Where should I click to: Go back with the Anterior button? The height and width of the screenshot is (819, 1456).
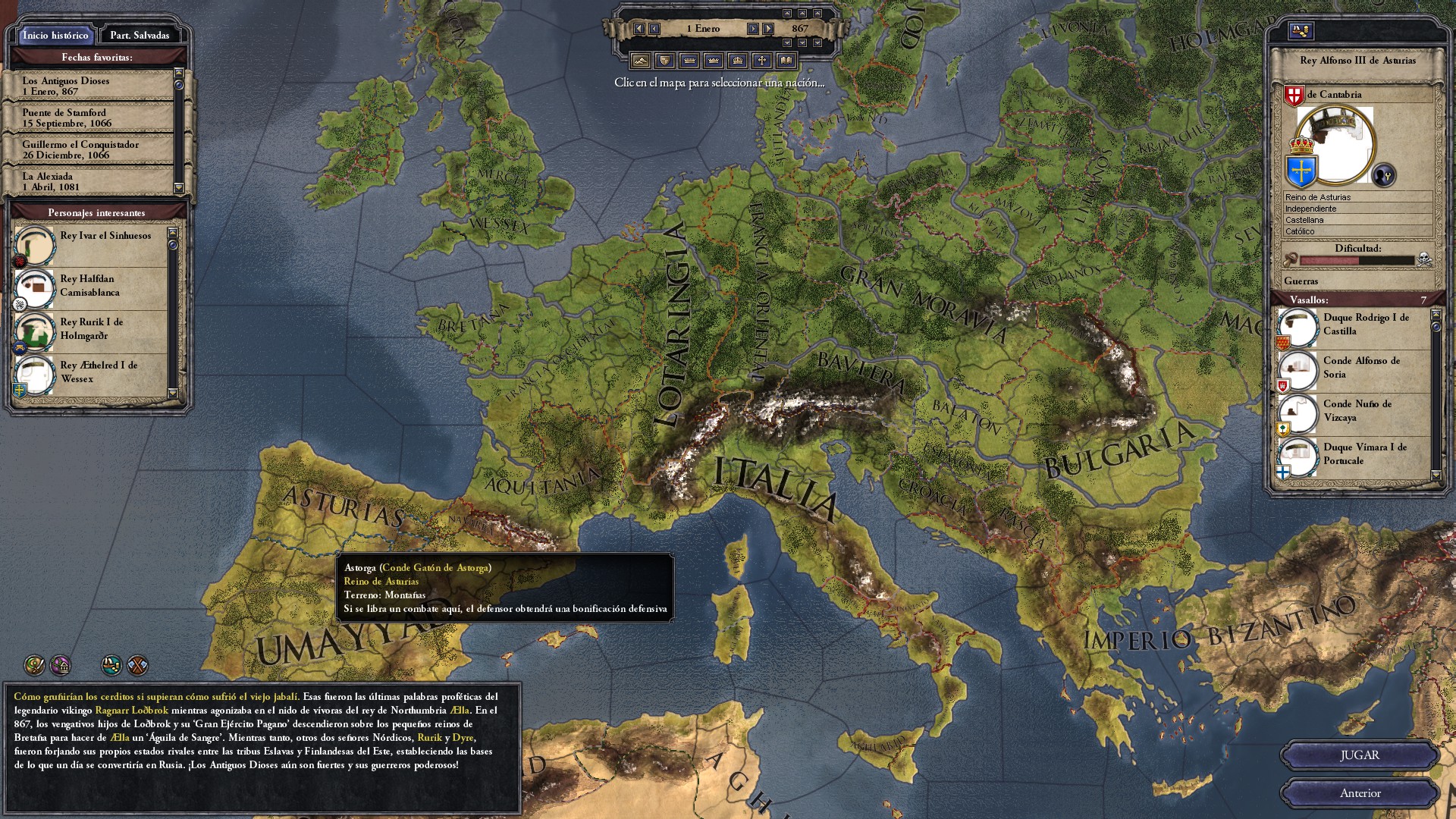(1359, 793)
